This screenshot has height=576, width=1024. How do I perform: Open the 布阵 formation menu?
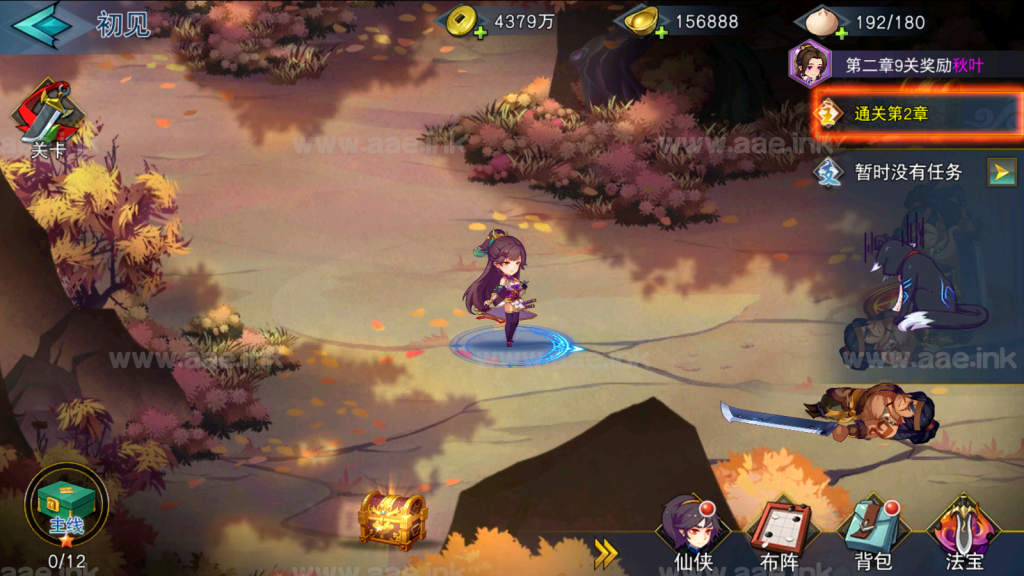pos(780,533)
